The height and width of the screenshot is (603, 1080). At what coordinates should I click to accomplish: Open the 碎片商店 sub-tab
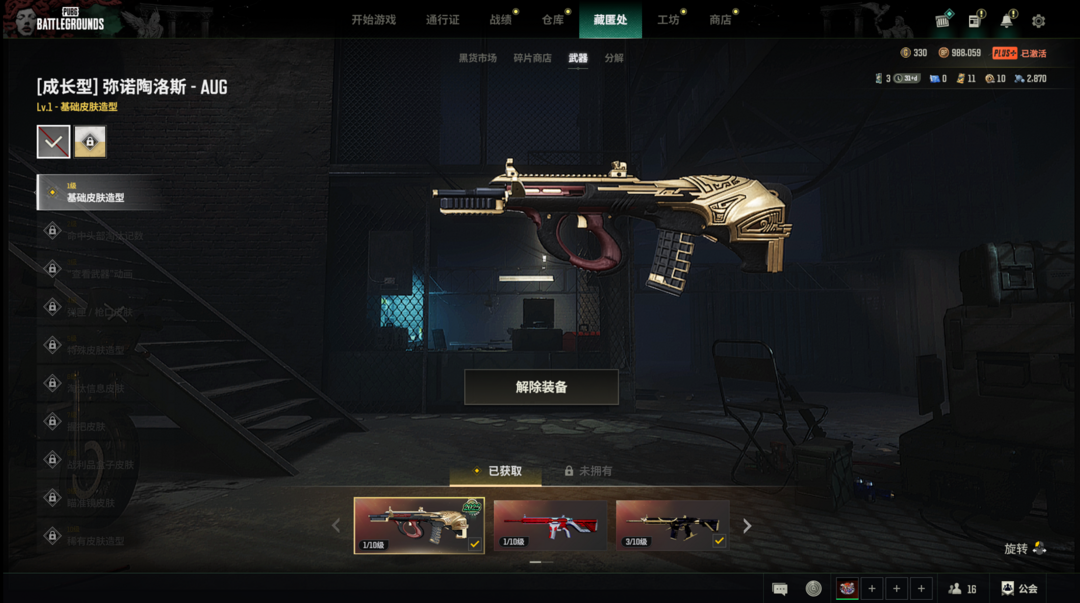point(532,58)
